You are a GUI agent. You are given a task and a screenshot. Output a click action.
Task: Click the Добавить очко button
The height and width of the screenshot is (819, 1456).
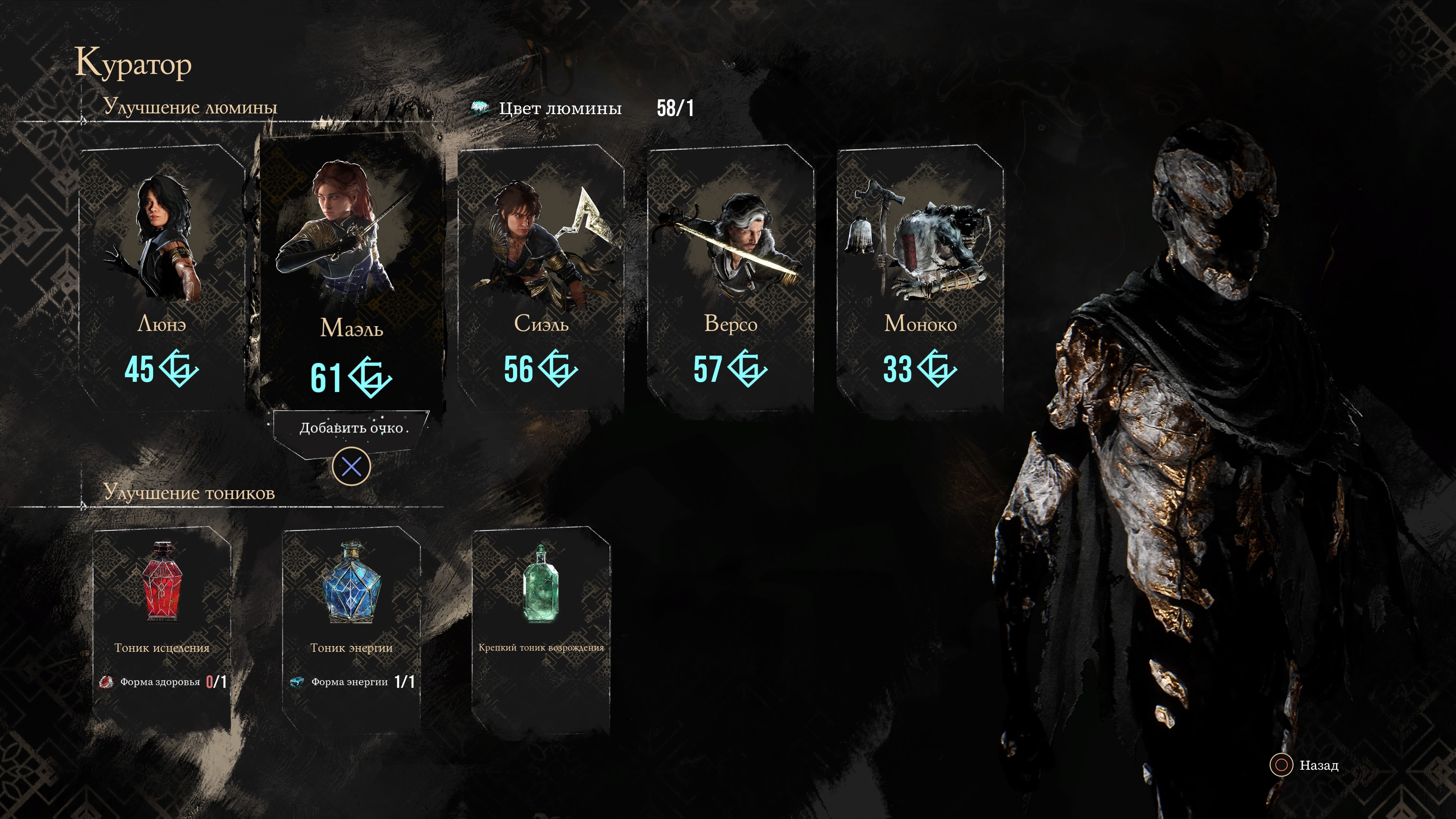click(351, 428)
